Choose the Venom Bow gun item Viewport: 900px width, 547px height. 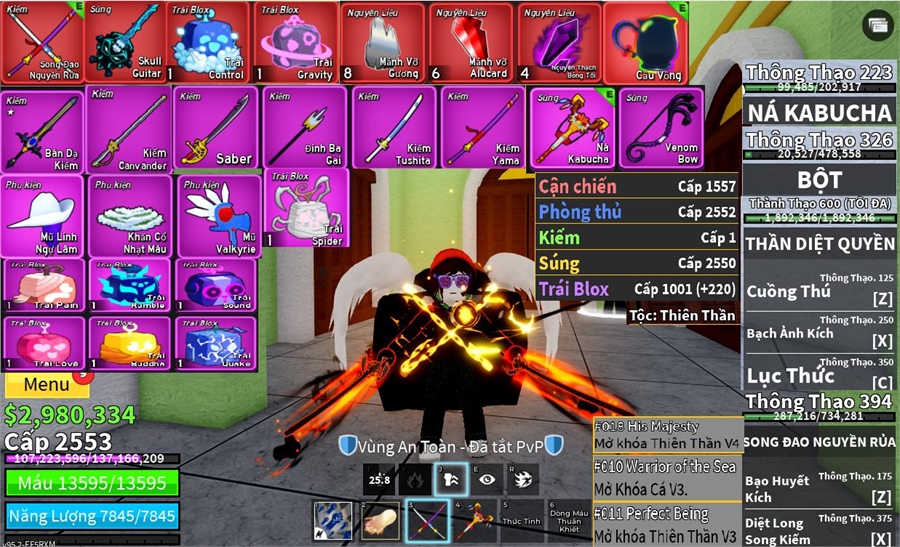pos(661,128)
